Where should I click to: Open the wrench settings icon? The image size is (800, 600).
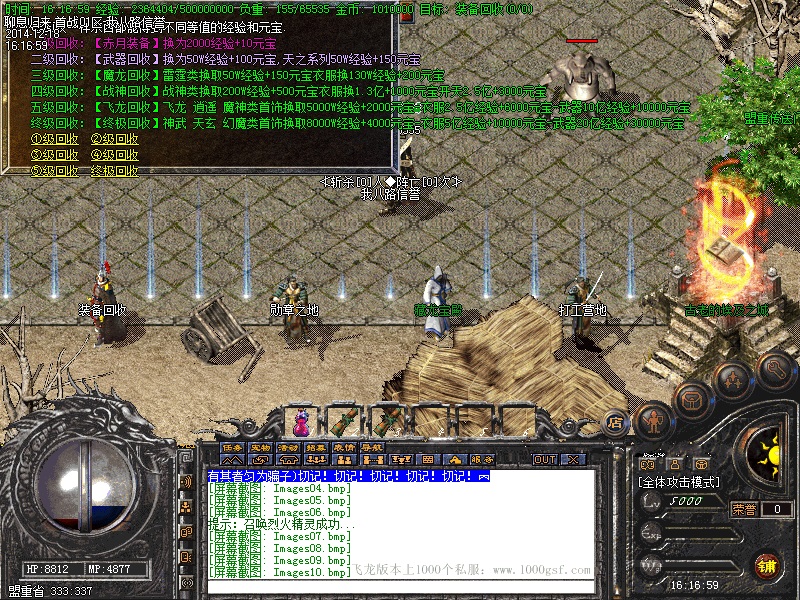(776, 369)
